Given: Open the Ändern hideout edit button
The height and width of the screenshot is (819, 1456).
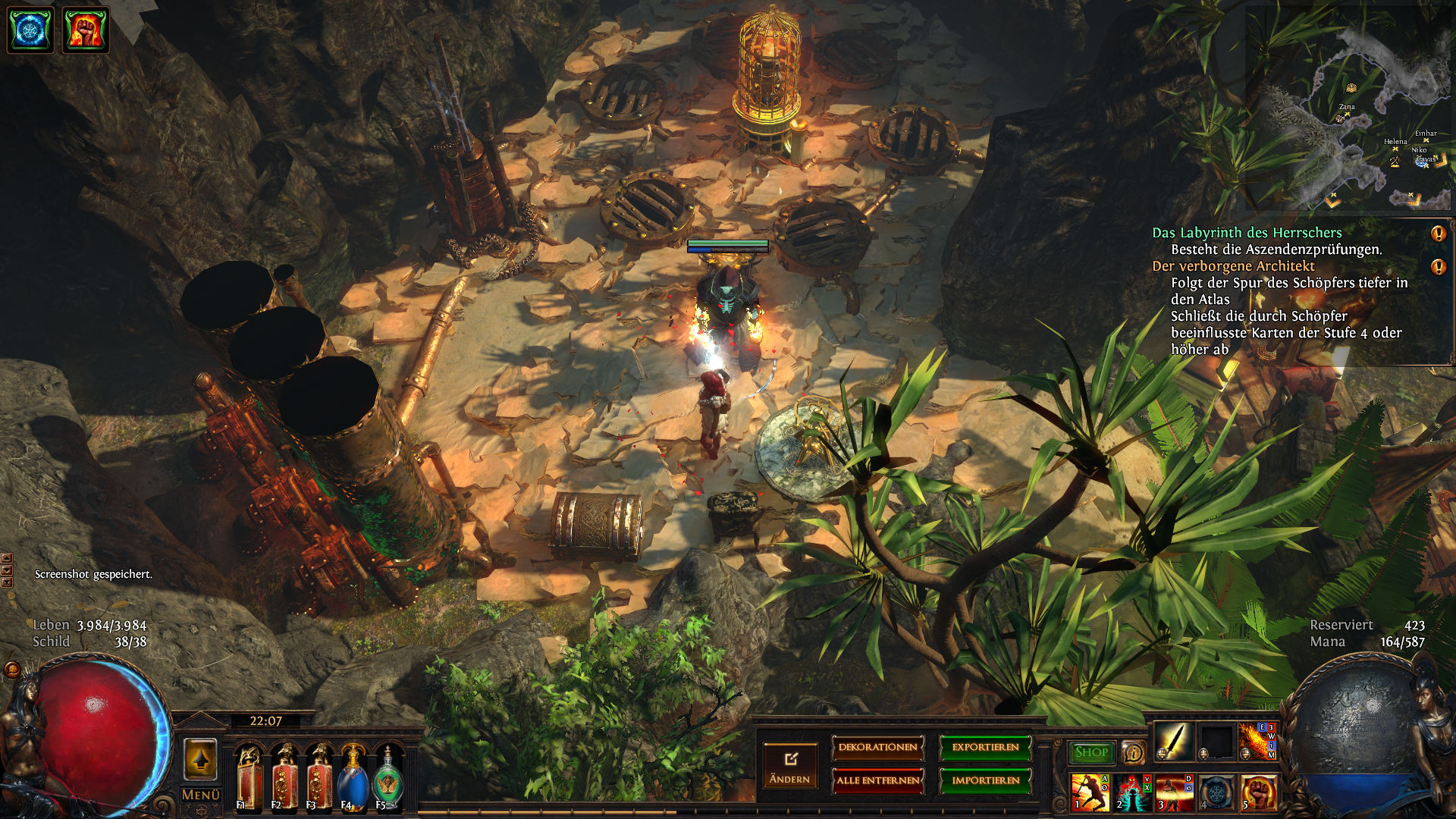Looking at the screenshot, I should click(x=790, y=765).
